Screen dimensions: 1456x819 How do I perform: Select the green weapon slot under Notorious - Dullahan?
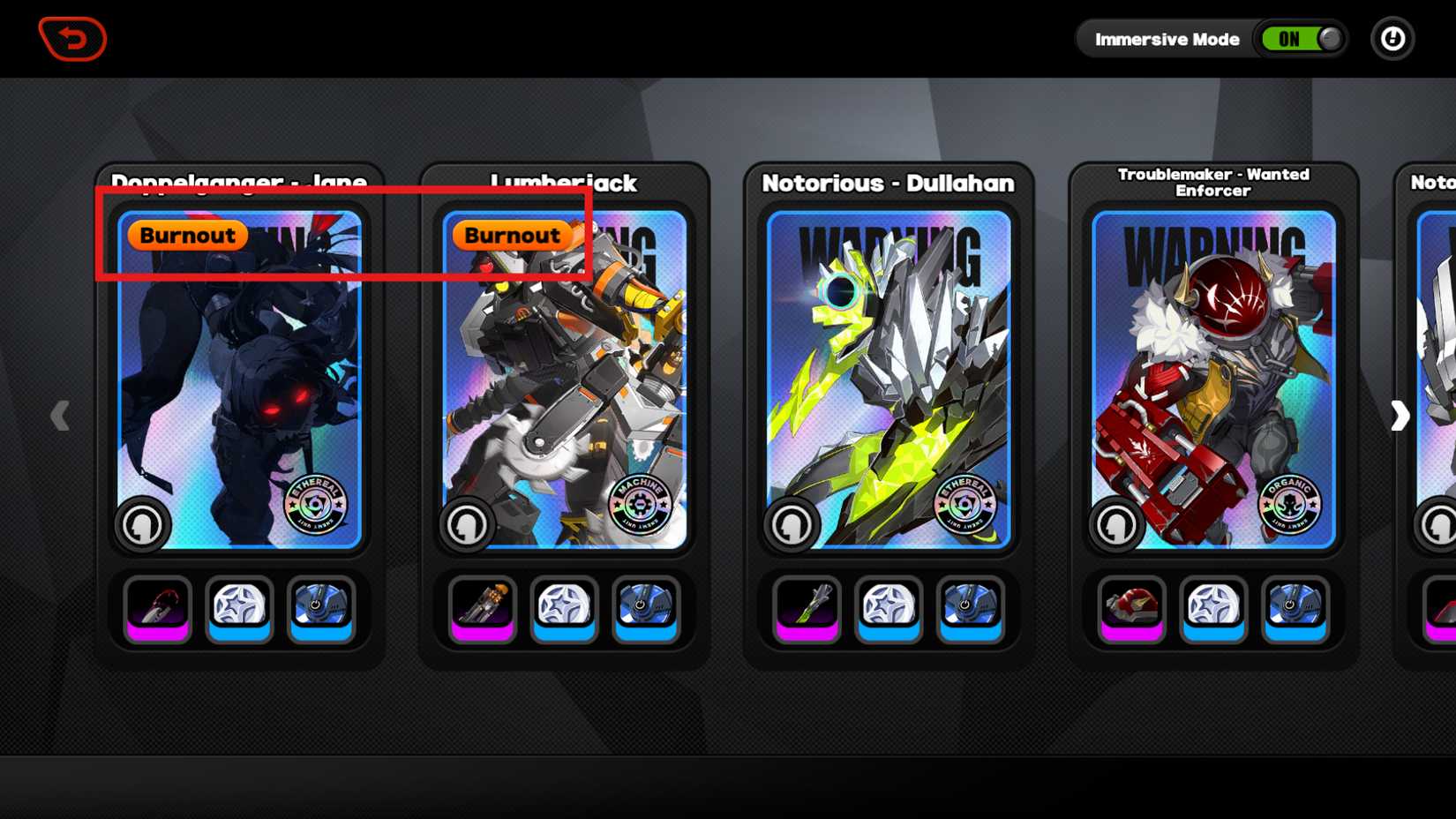point(806,608)
